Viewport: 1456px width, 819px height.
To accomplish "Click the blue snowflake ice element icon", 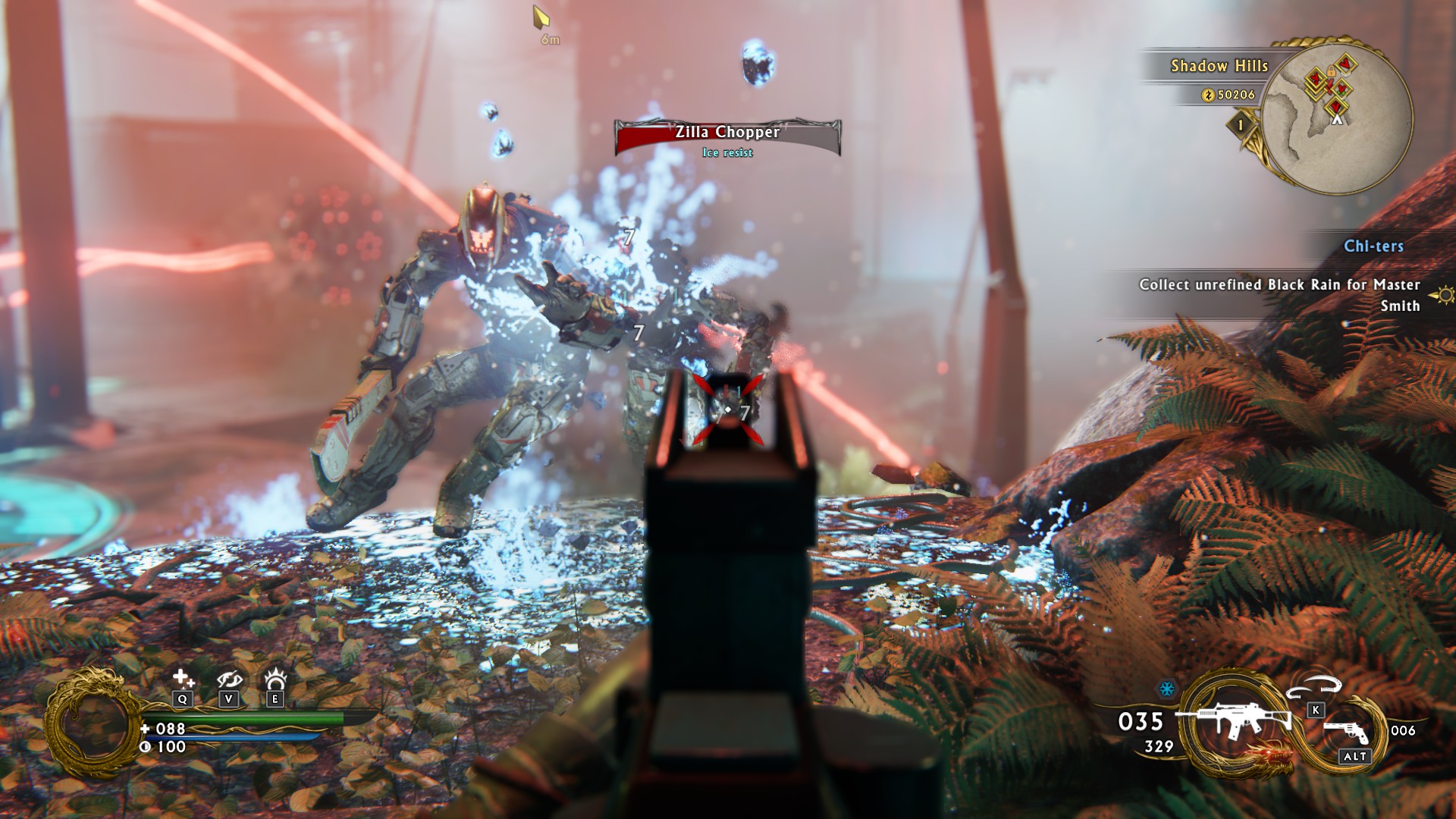I will point(1166,689).
